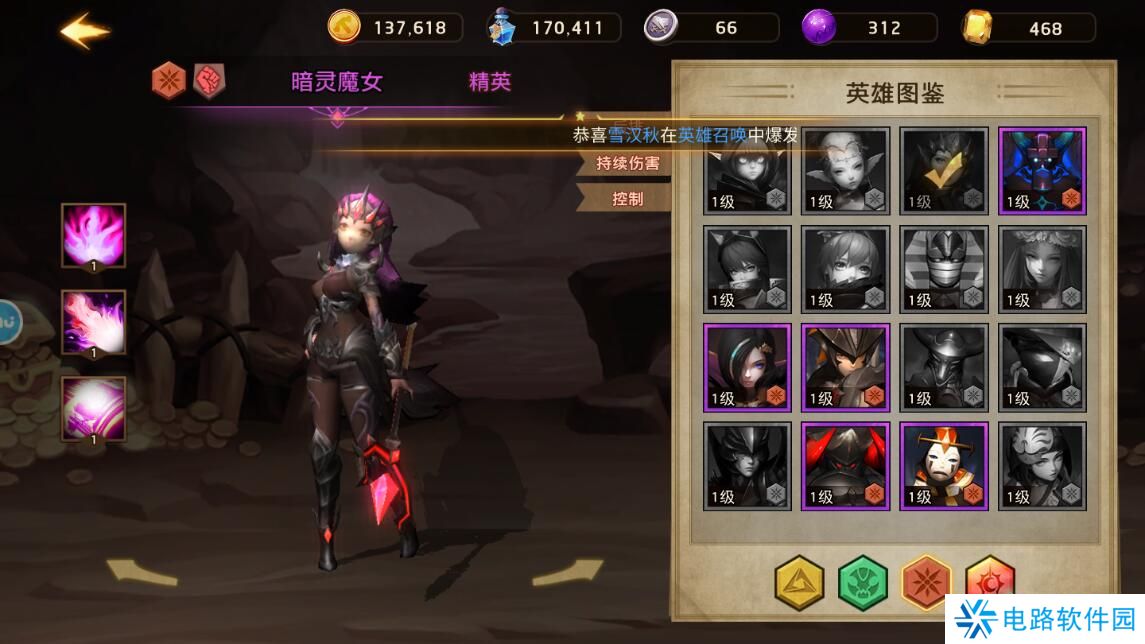
Task: Click the red fist class icon
Action: click(x=209, y=81)
